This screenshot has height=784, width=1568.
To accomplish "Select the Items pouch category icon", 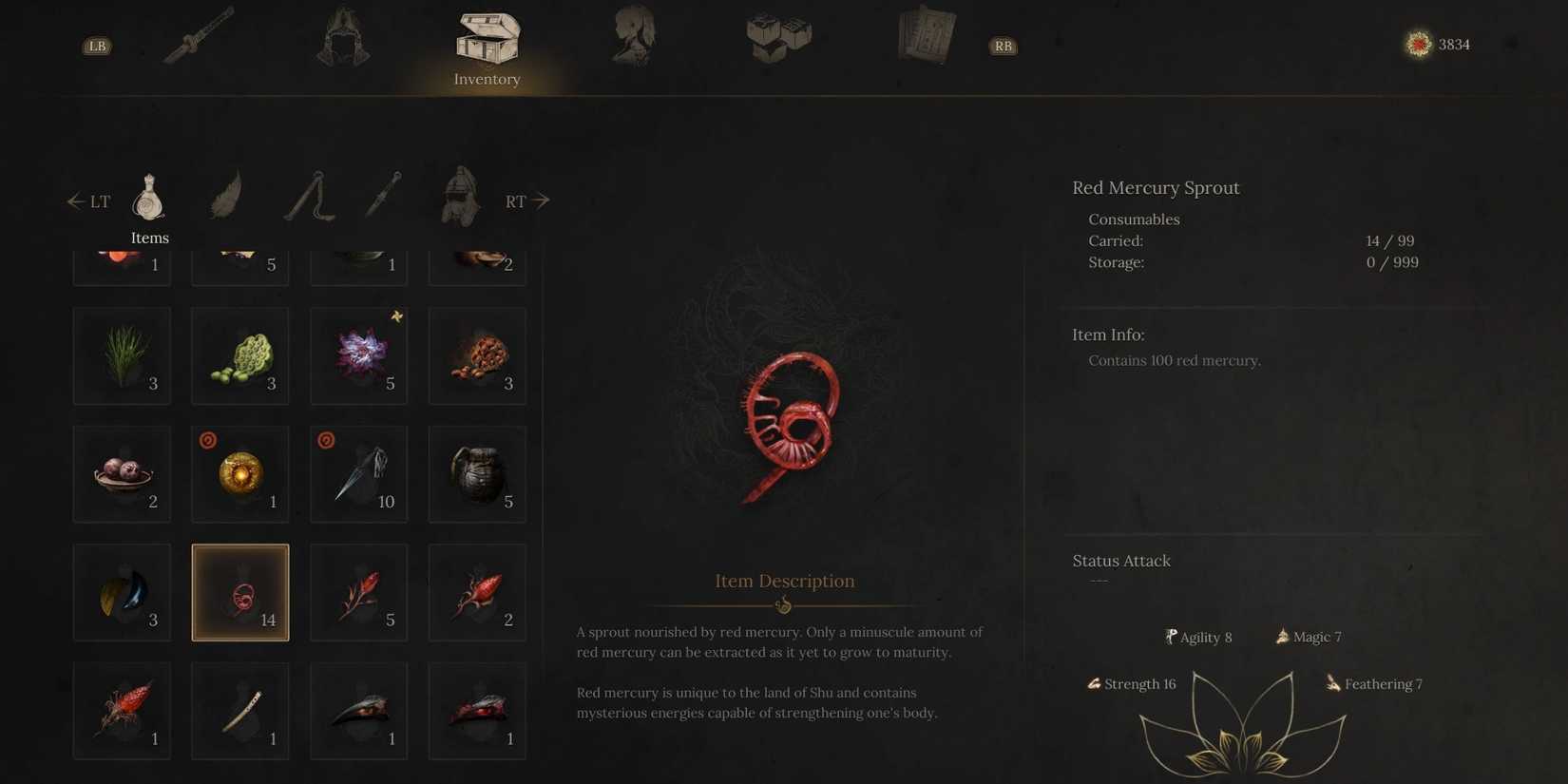I will (x=148, y=197).
